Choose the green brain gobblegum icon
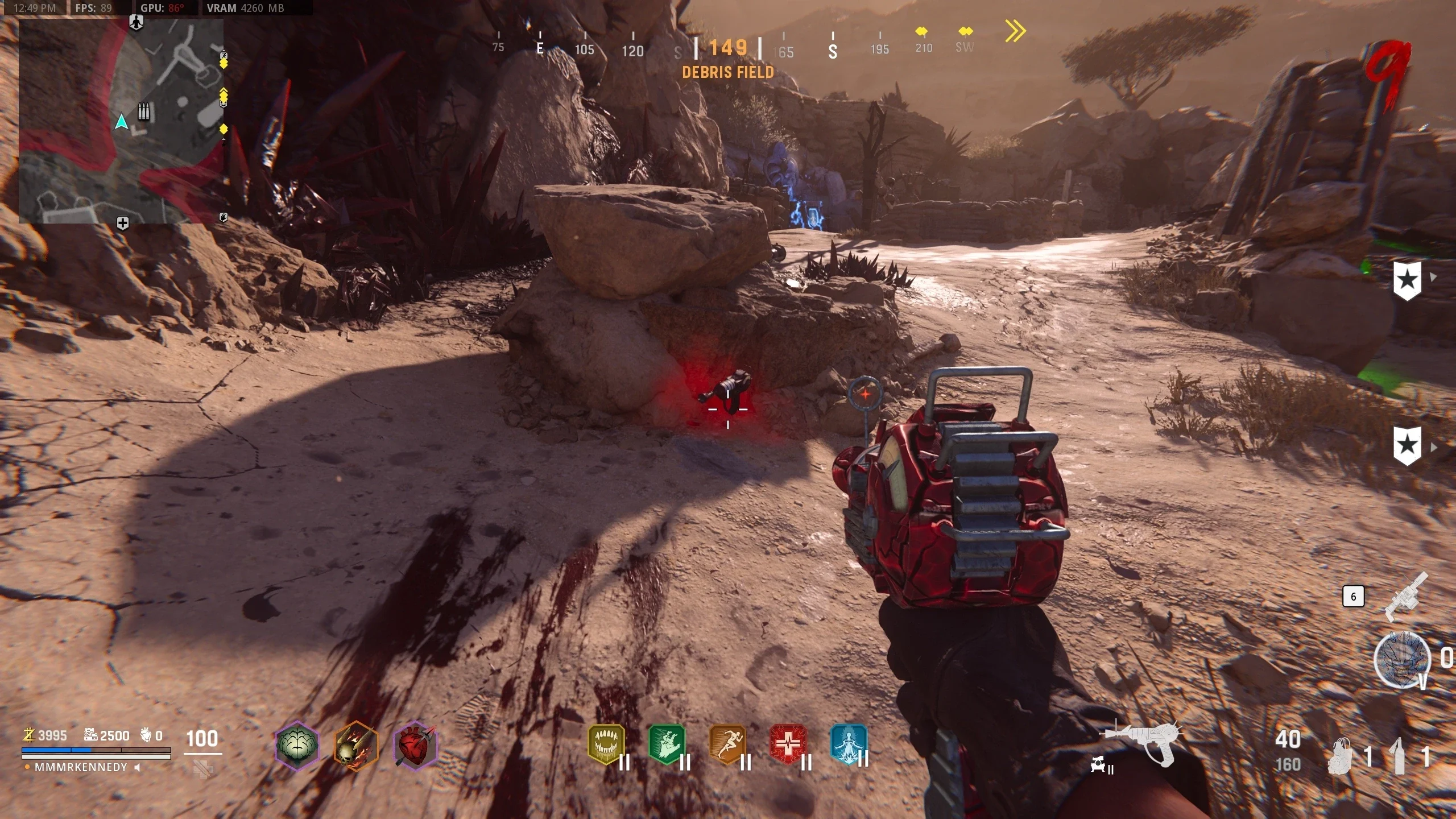 (x=296, y=745)
